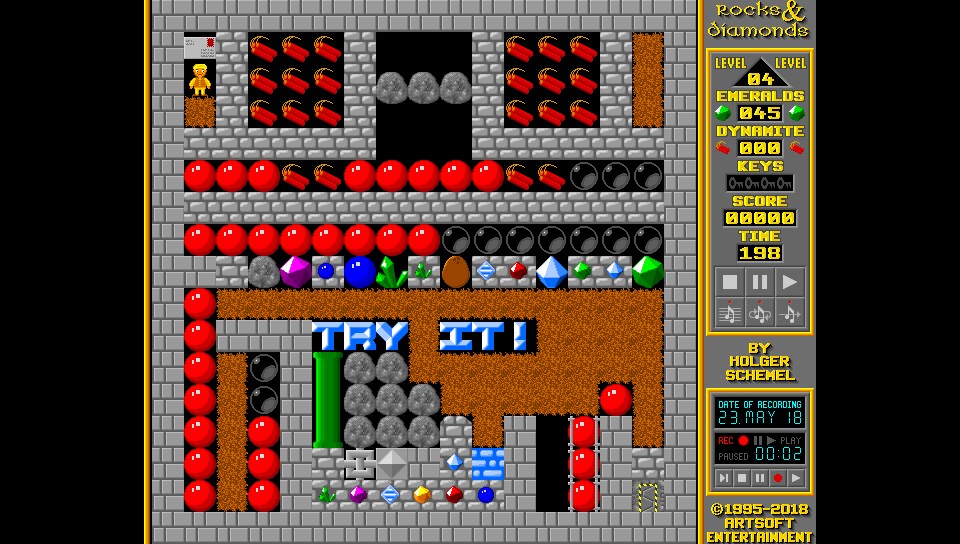Pause the game with the pause button
Image resolution: width=960 pixels, height=544 pixels.
tap(760, 282)
